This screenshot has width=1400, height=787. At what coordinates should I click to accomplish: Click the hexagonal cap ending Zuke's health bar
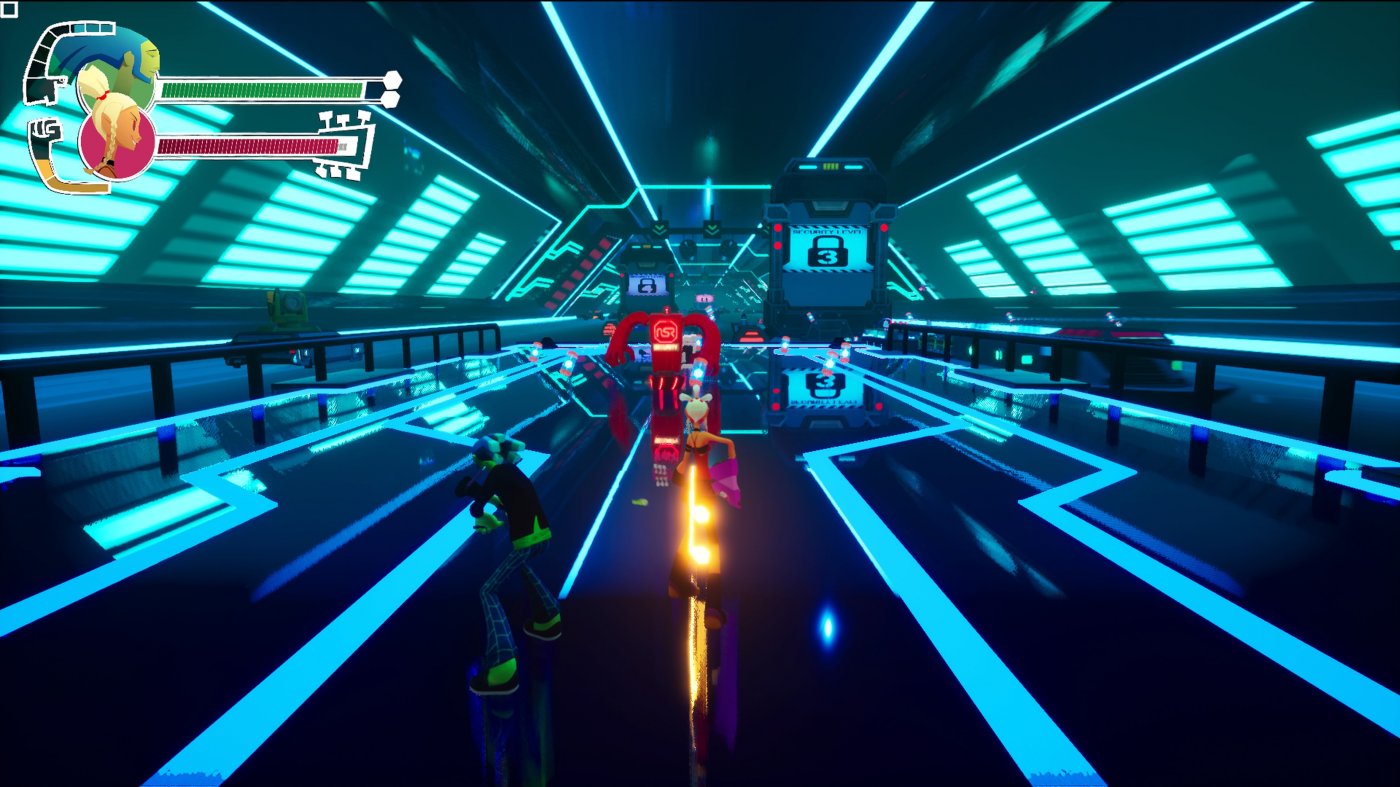point(393,81)
